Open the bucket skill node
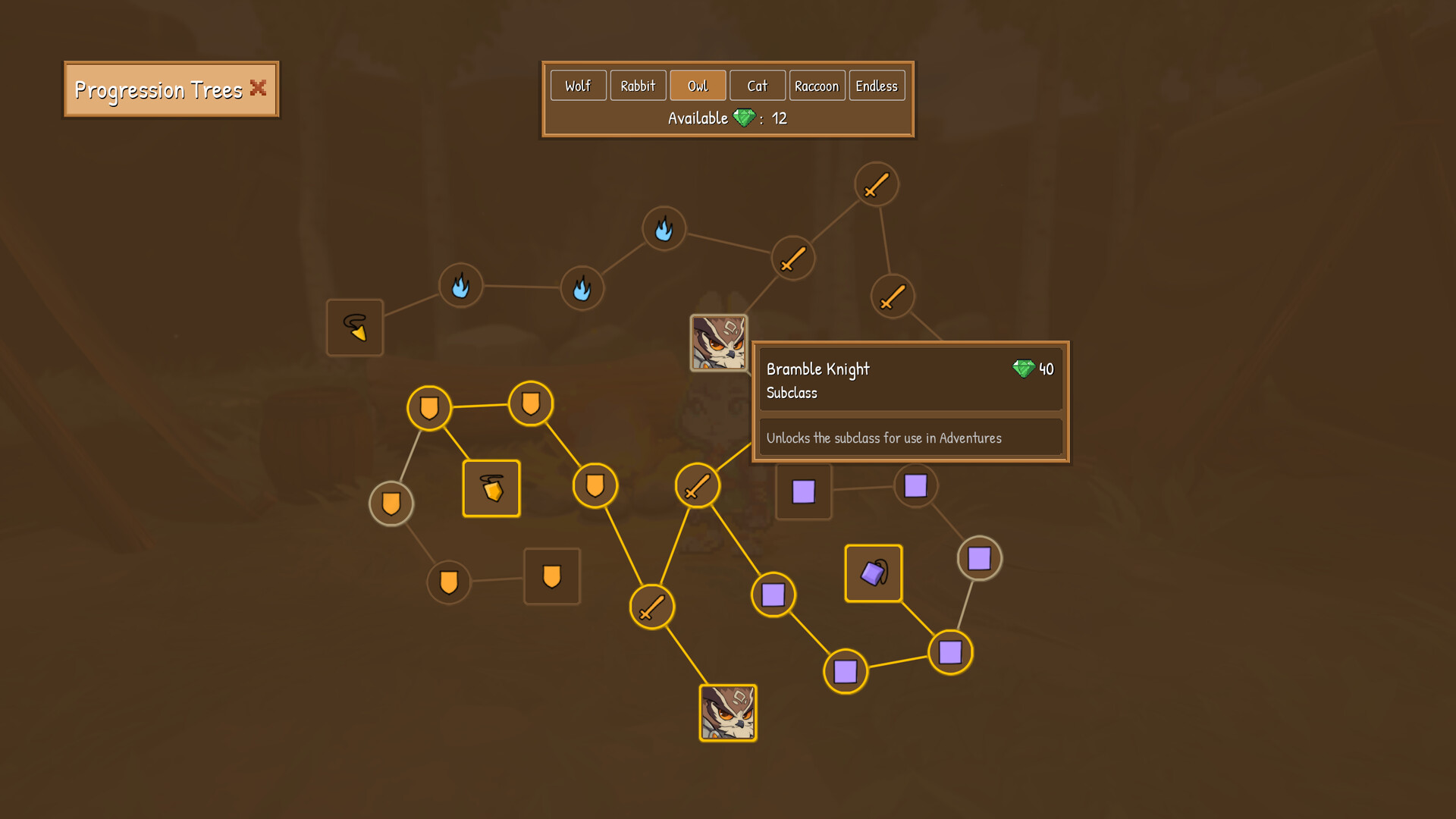Image resolution: width=1456 pixels, height=819 pixels. (x=873, y=573)
